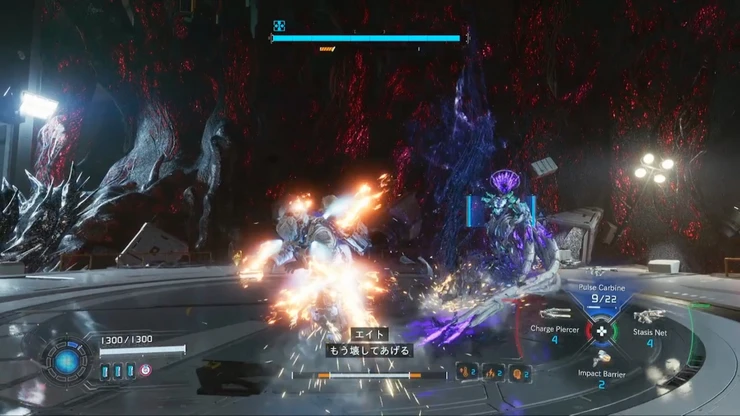Select the orange head-shaped item slot
Screen dimensions: 740x416
point(519,373)
